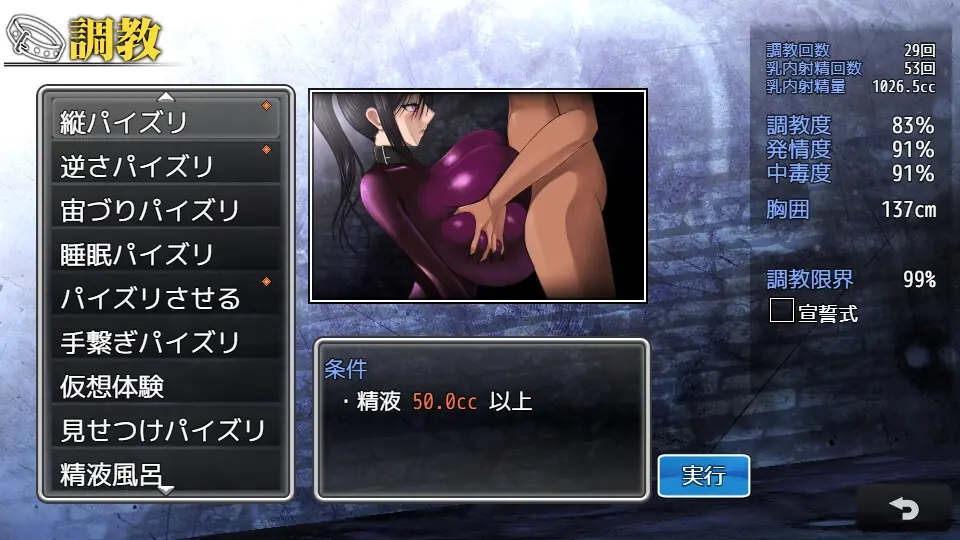Image resolution: width=960 pixels, height=540 pixels.
Task: Select the 仮想体験 menu entry
Action: 165,386
